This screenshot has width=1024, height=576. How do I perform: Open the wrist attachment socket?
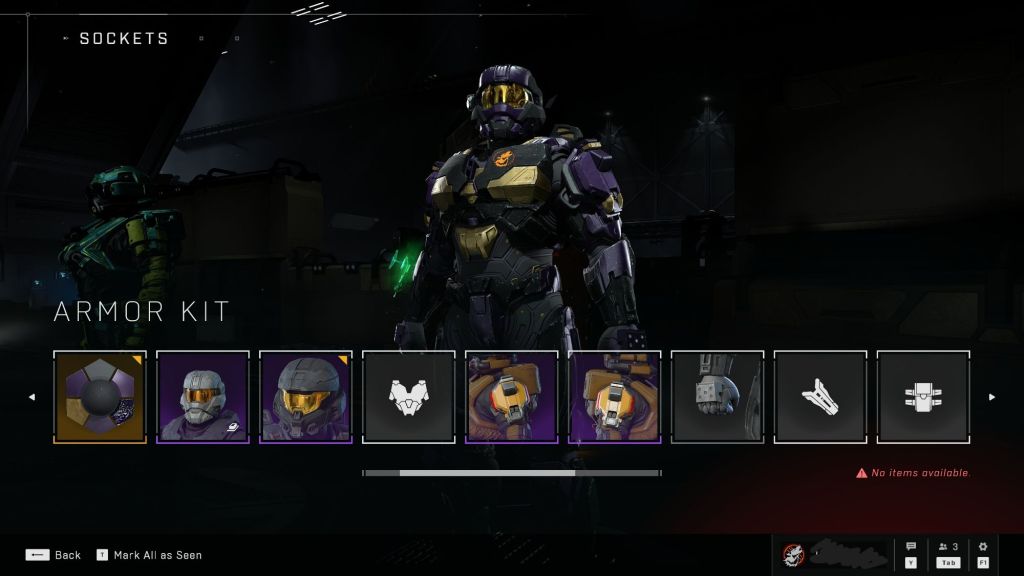tap(820, 397)
